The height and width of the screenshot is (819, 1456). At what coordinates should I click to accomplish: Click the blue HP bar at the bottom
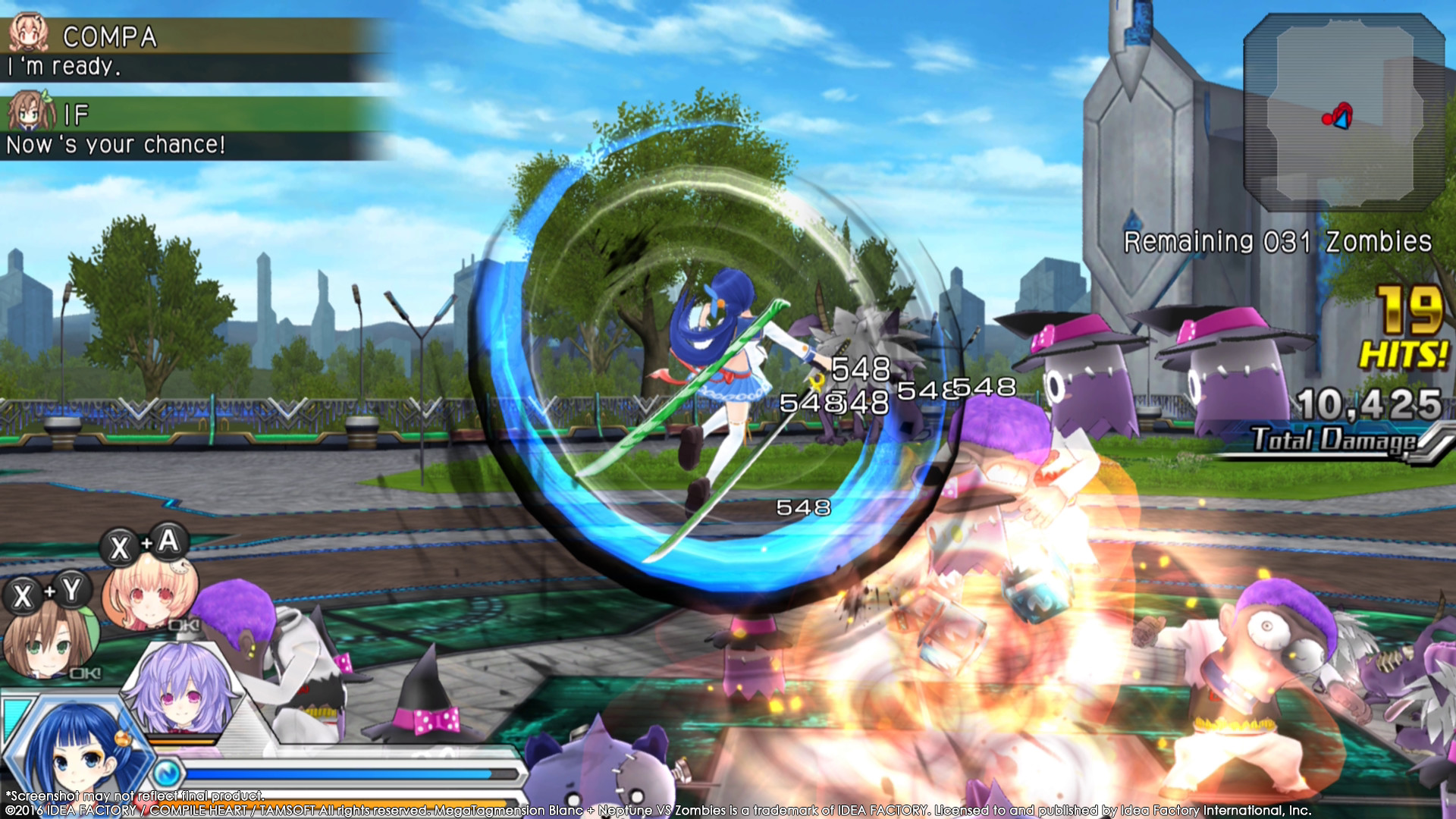point(341,773)
